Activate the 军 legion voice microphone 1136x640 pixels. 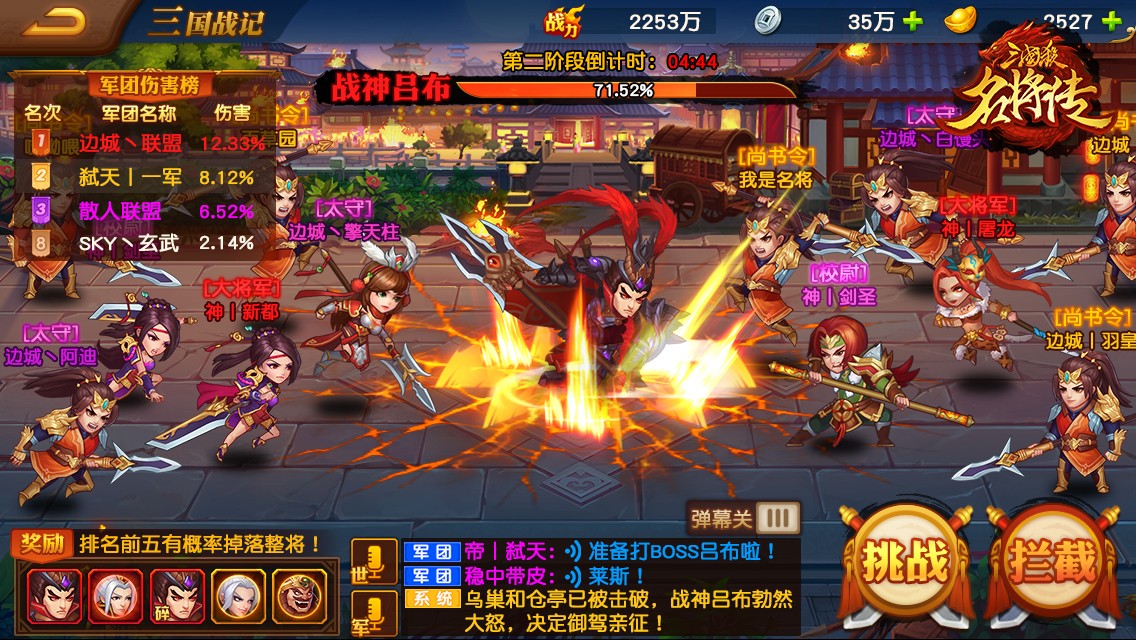click(x=373, y=612)
